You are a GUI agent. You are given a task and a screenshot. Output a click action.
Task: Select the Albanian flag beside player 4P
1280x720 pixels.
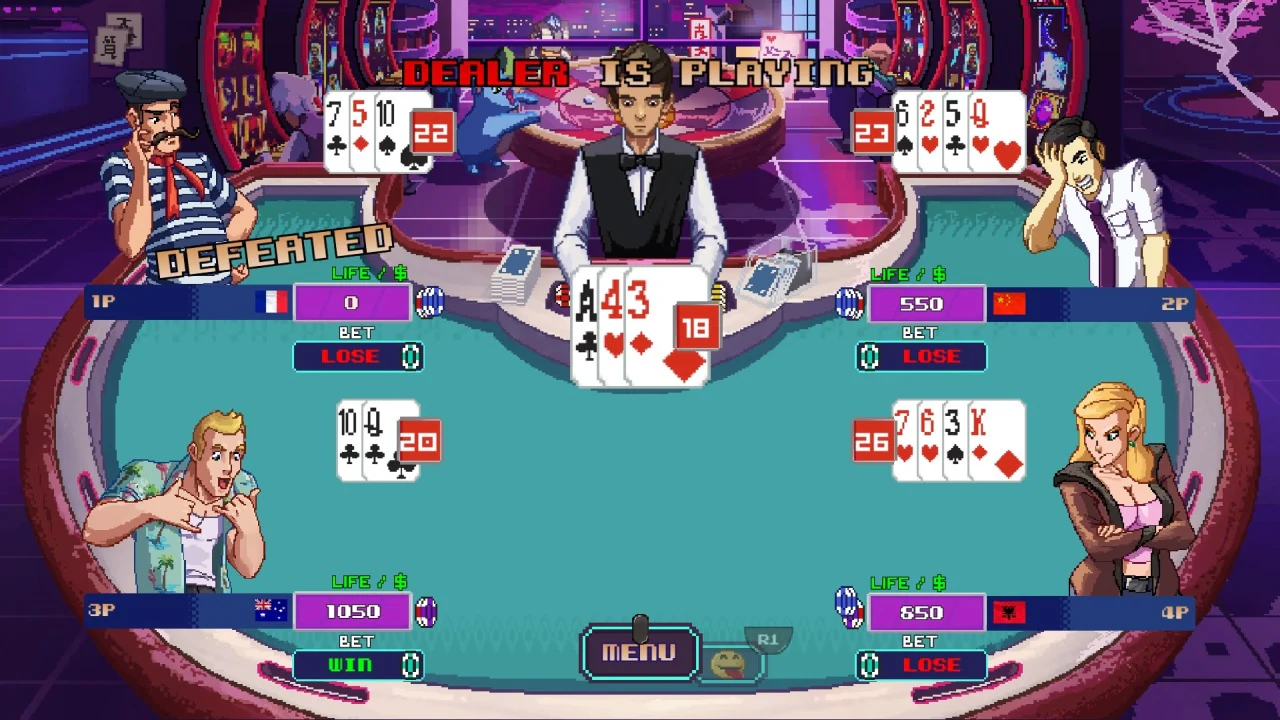[x=1009, y=612]
